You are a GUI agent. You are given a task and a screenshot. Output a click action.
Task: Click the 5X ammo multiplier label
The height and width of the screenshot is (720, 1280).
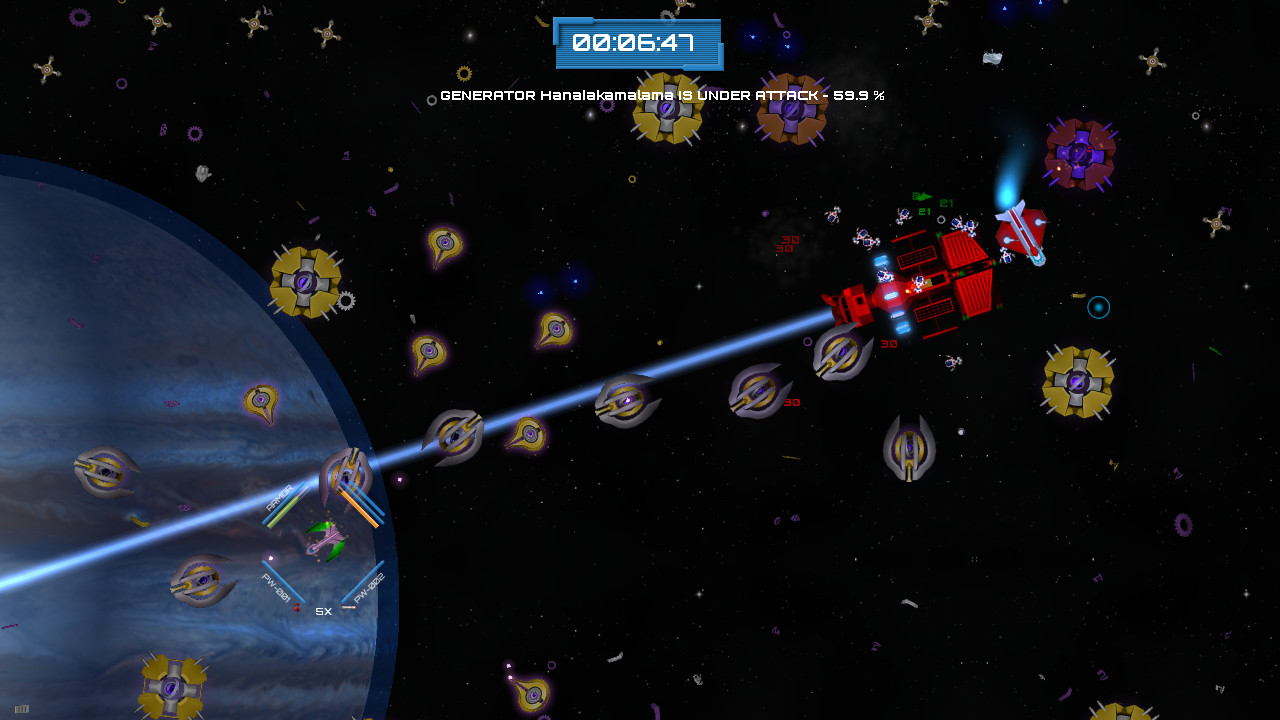click(322, 610)
